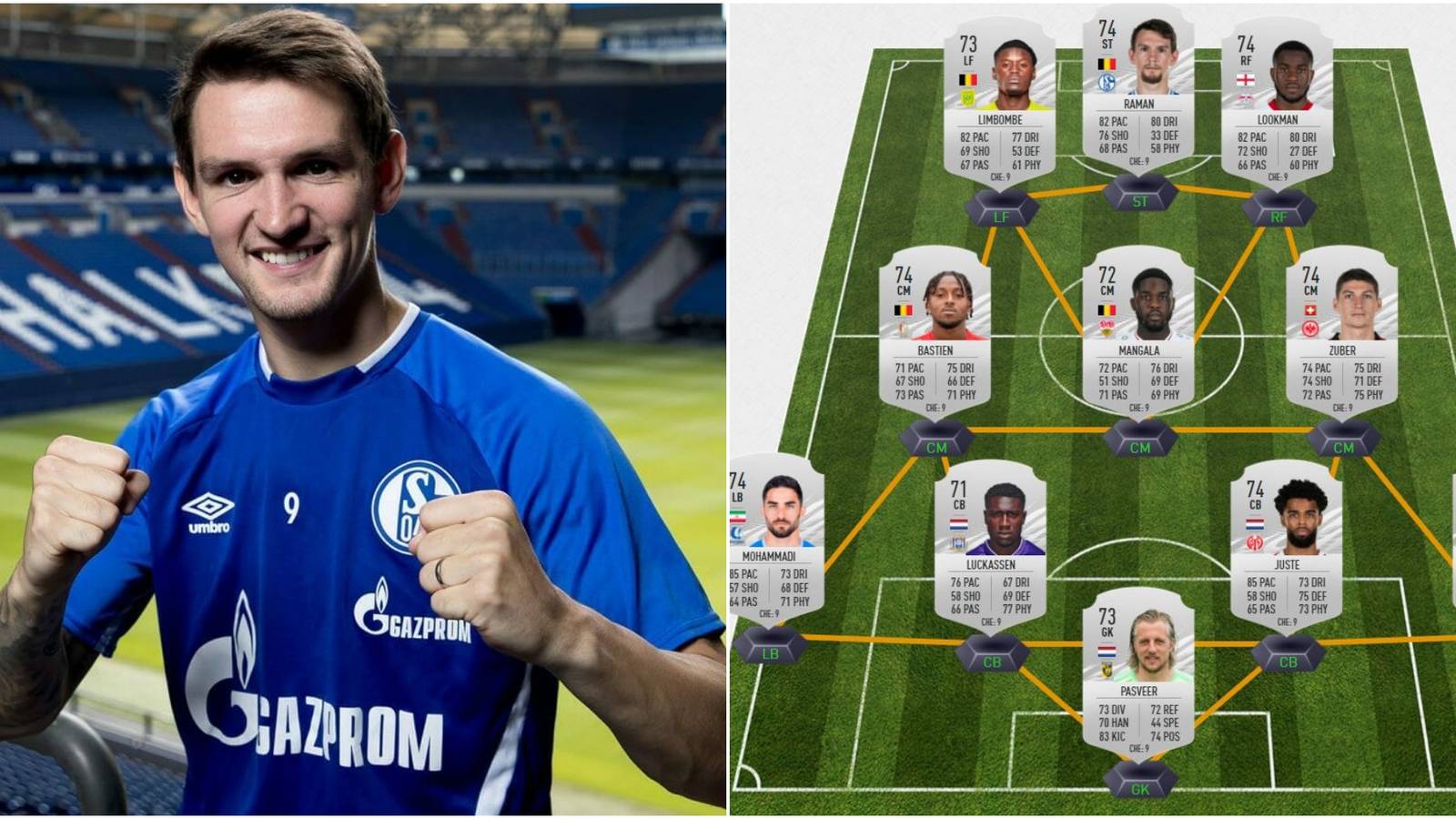Image resolution: width=1456 pixels, height=819 pixels.
Task: Click the Schalke club crest on Raman's card
Action: (x=1106, y=82)
